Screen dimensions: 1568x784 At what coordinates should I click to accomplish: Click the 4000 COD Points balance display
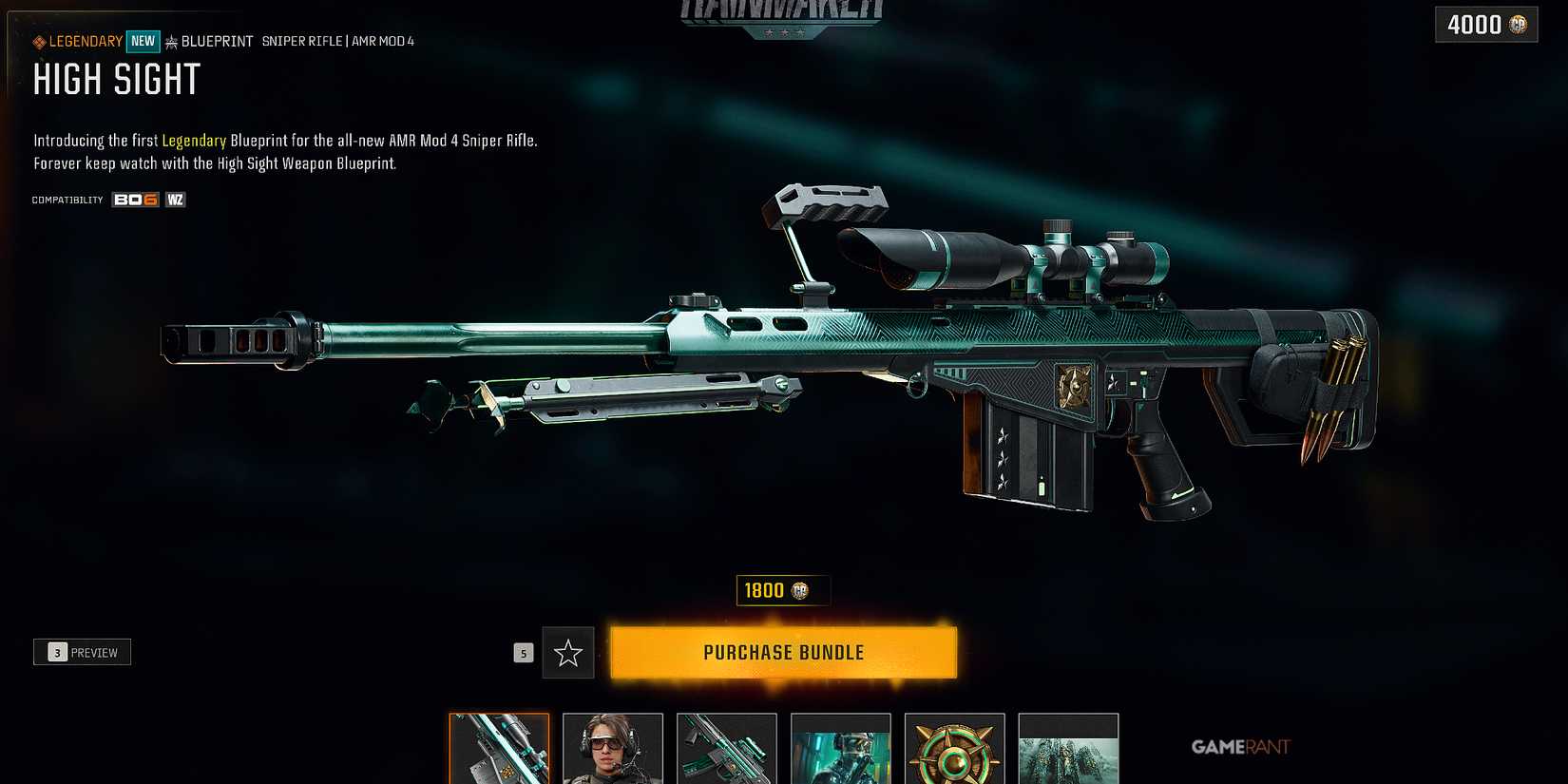click(1484, 25)
